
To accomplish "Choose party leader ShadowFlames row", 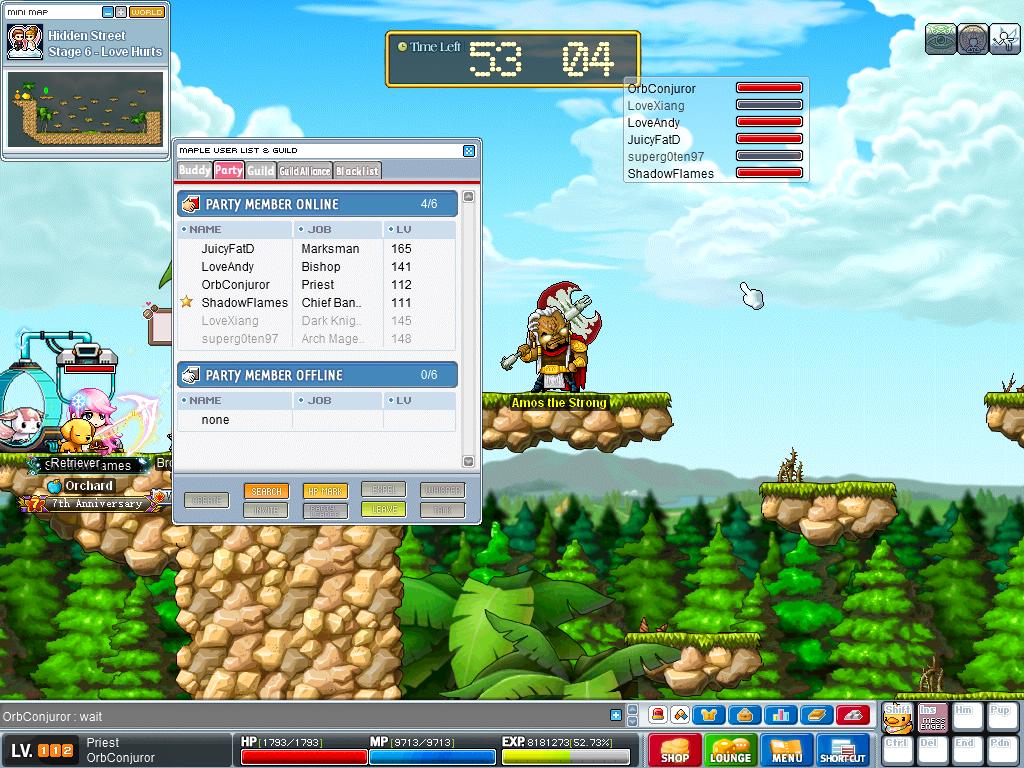I will click(x=244, y=303).
